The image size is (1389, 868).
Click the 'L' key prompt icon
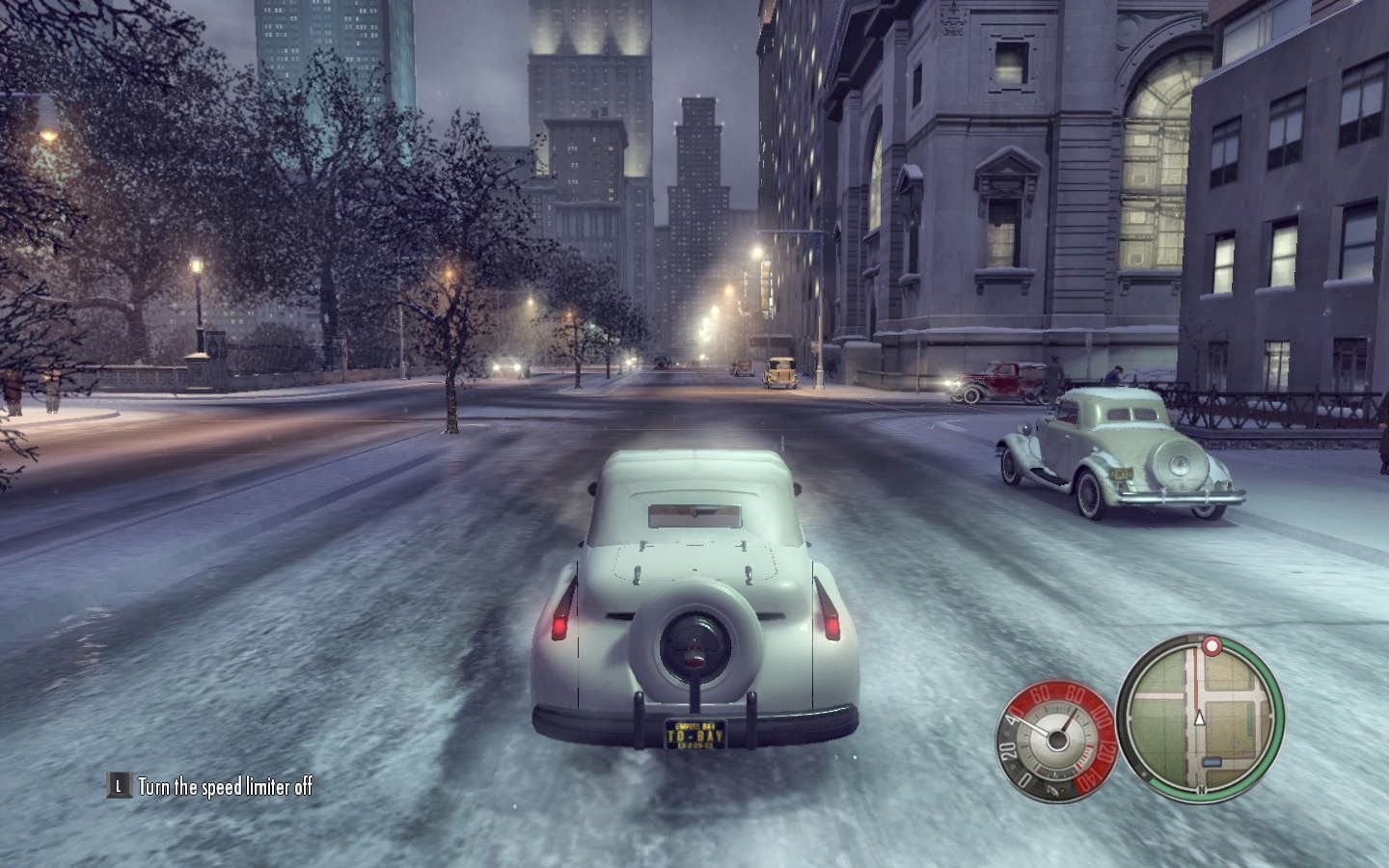[x=118, y=786]
